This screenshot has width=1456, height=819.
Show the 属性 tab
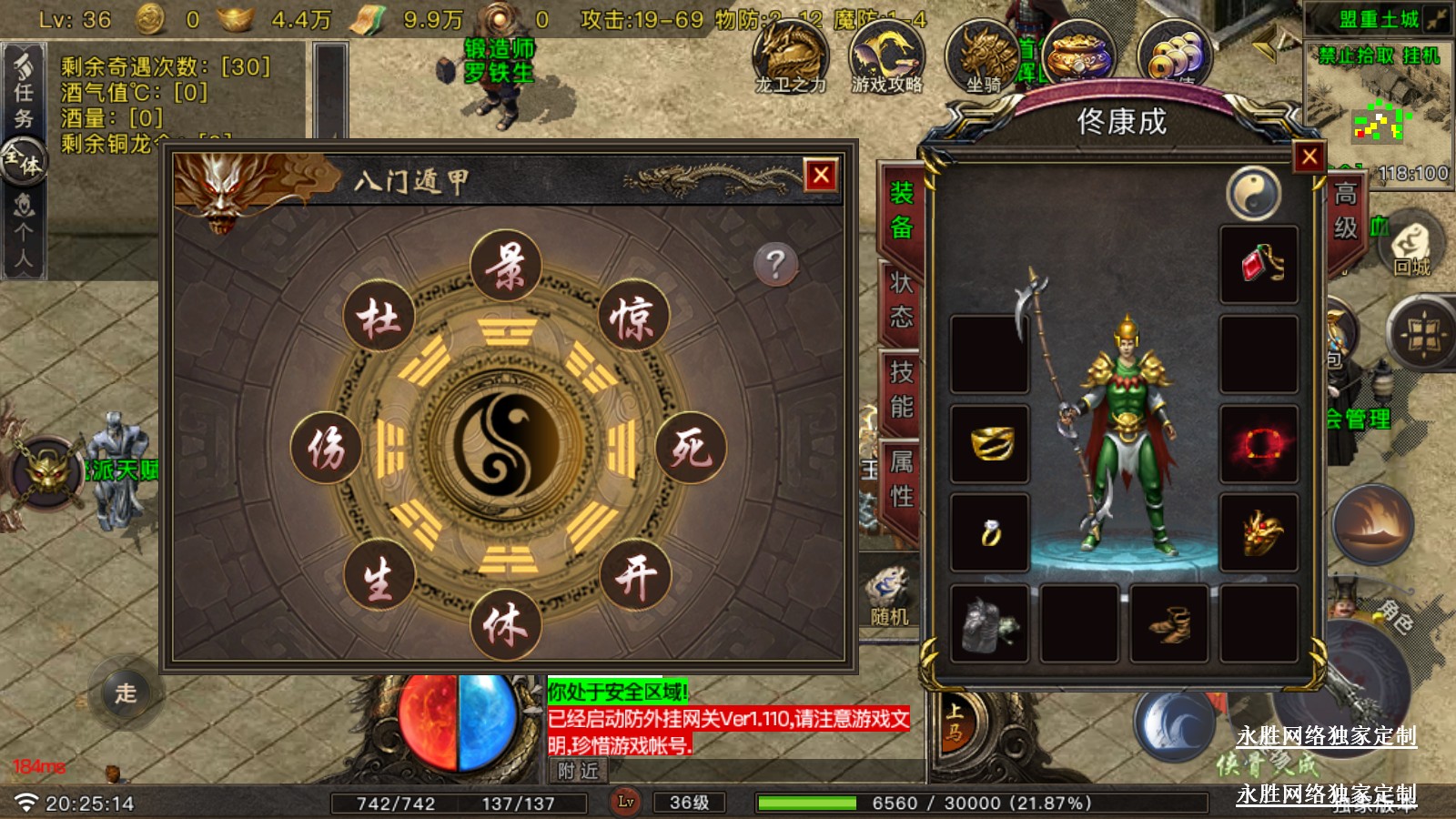tap(901, 479)
